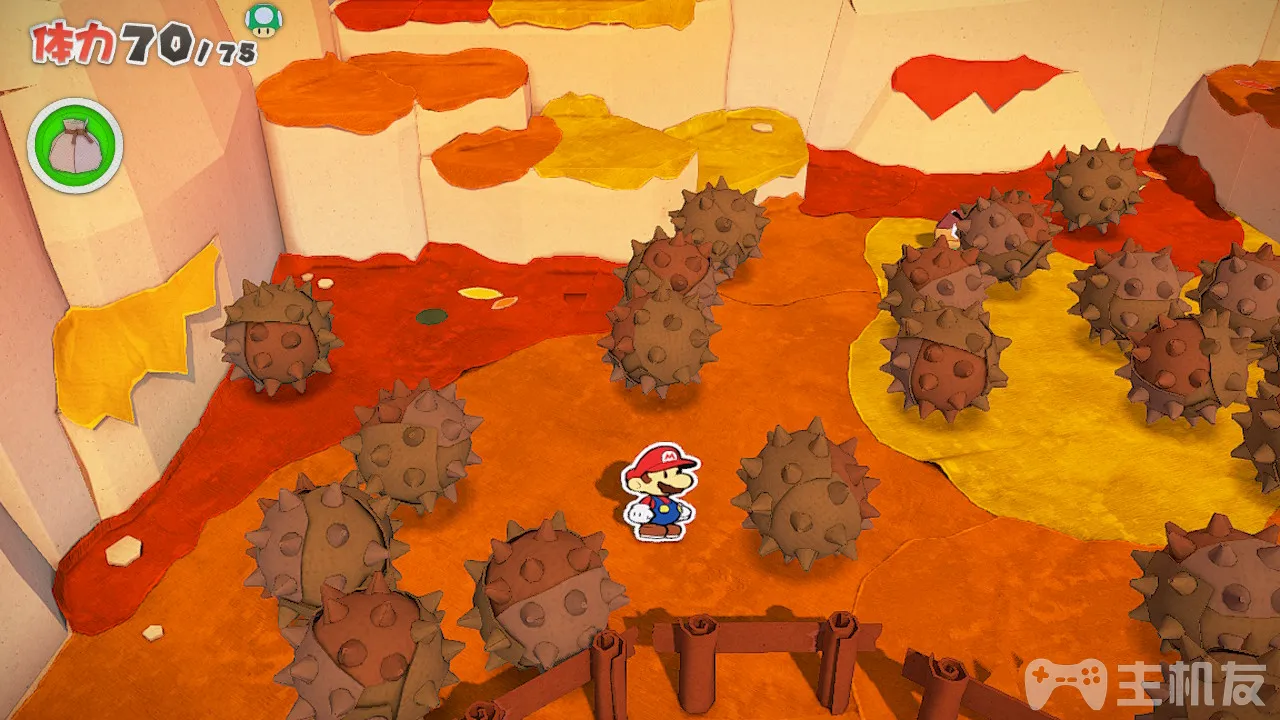Open the confetti bag icon
Viewport: 1280px width, 720px height.
(x=75, y=146)
